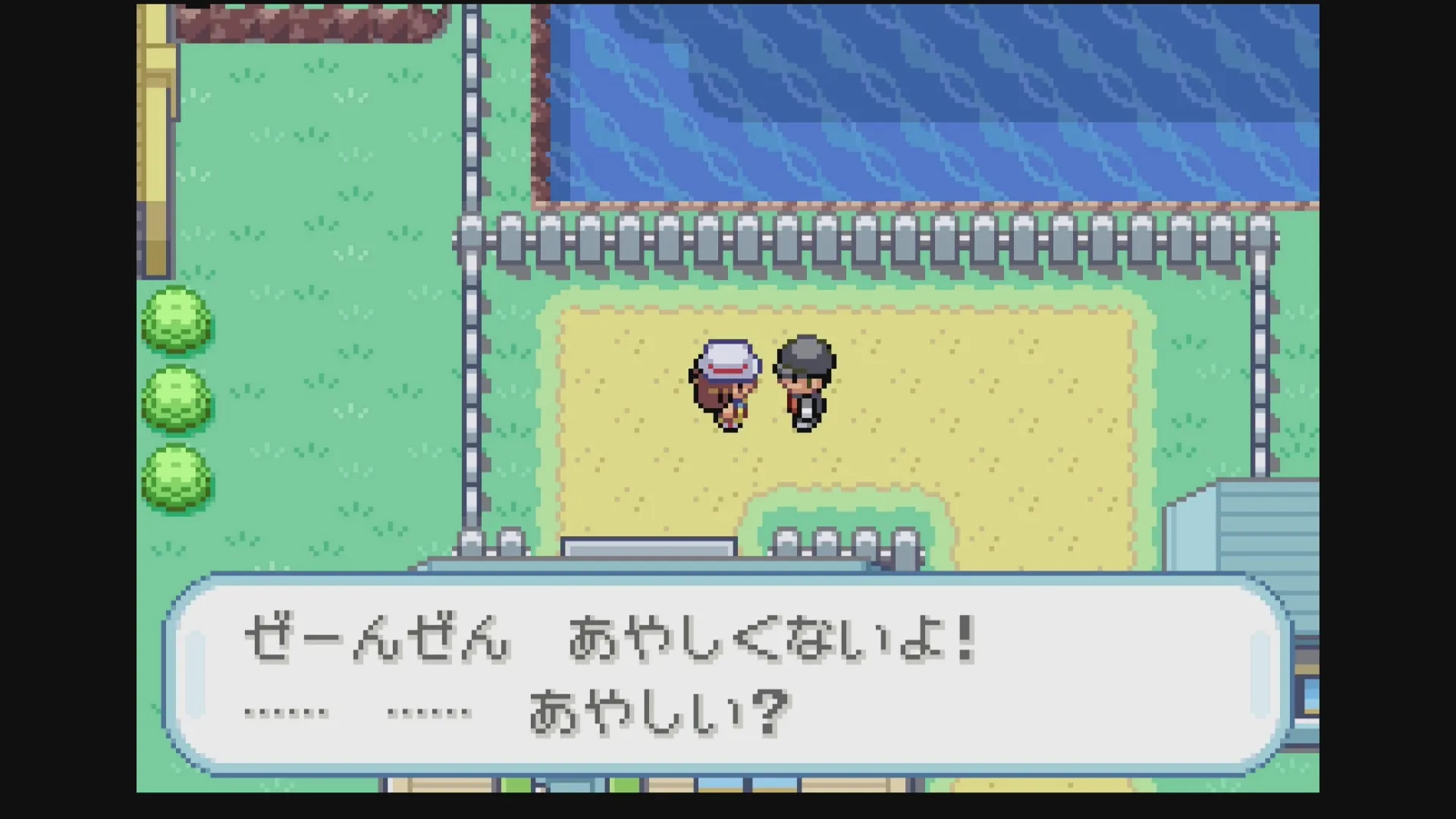Click the middle bush on the left
The image size is (1456, 819).
(x=176, y=402)
